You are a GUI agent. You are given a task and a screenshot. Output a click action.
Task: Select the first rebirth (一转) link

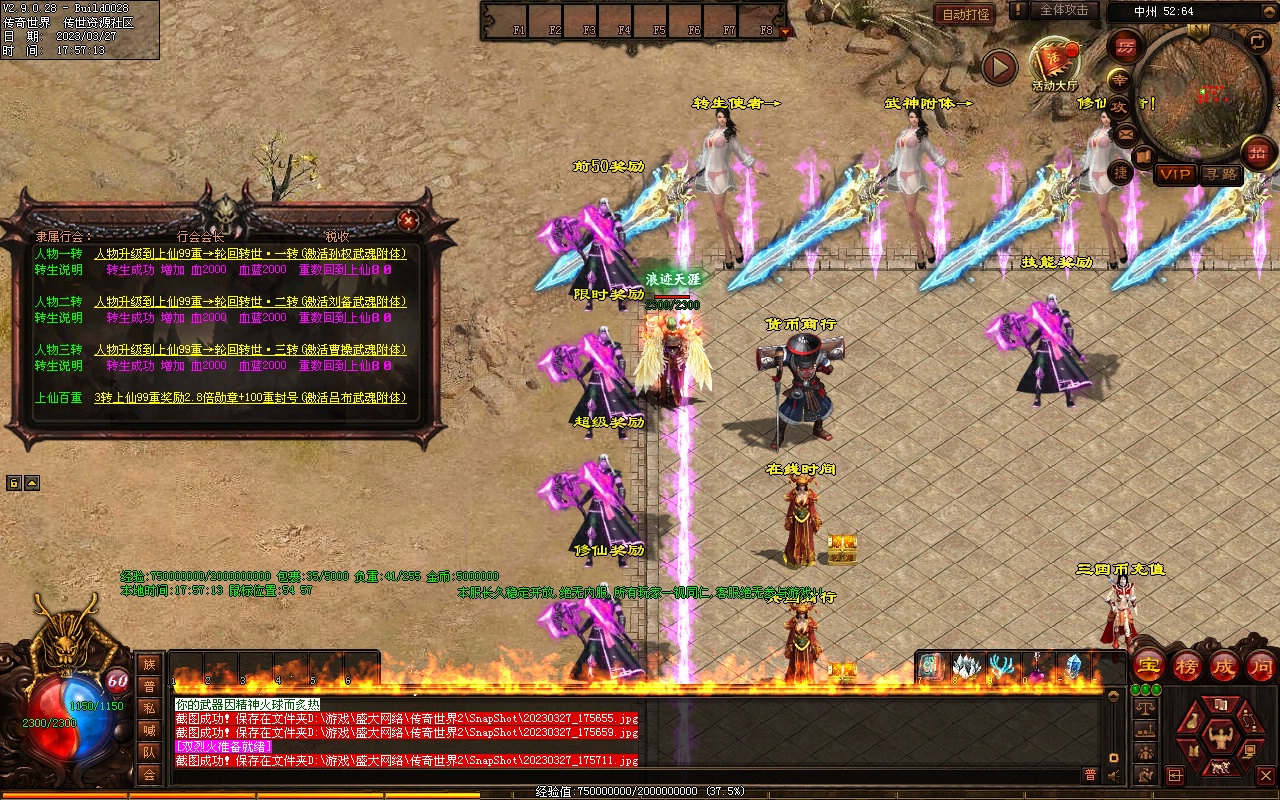point(250,254)
